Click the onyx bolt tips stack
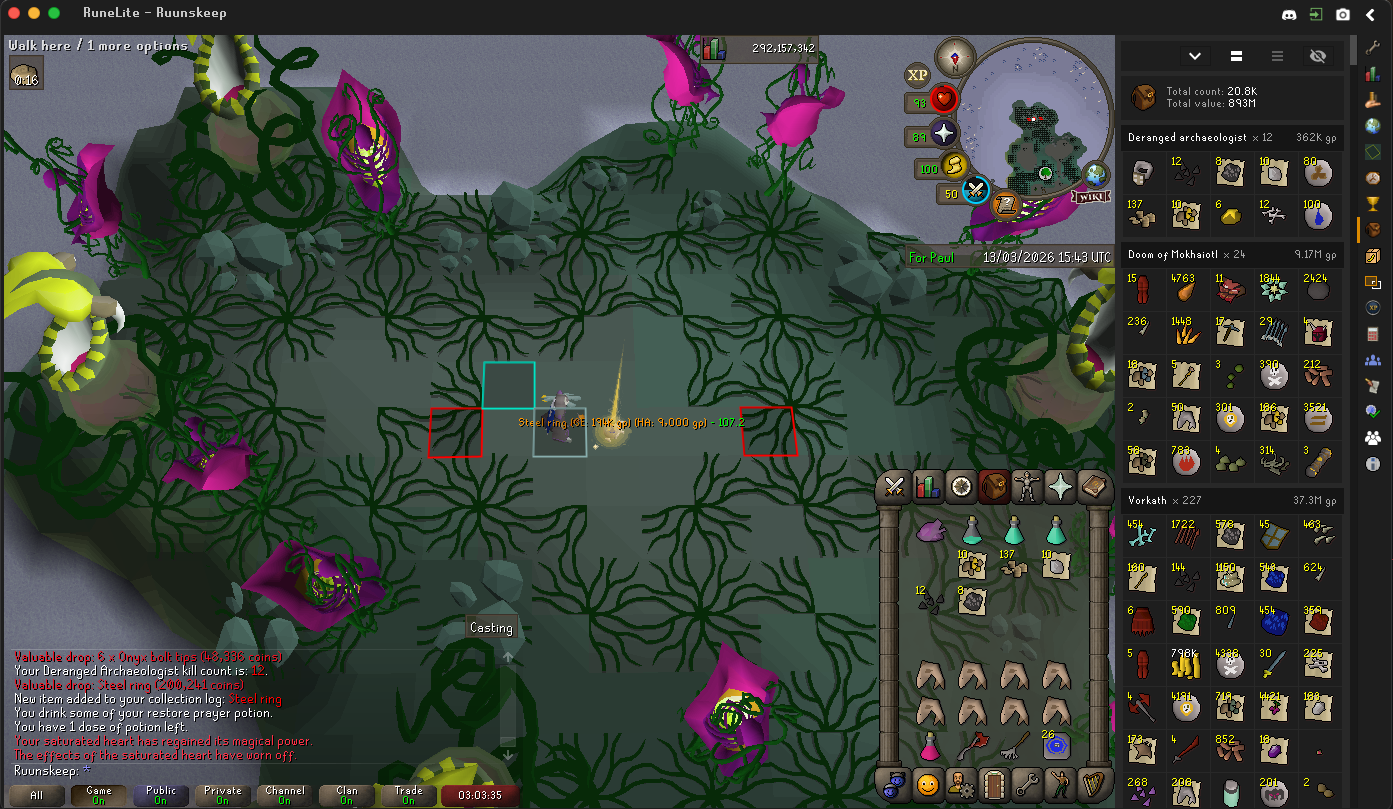 click(930, 601)
